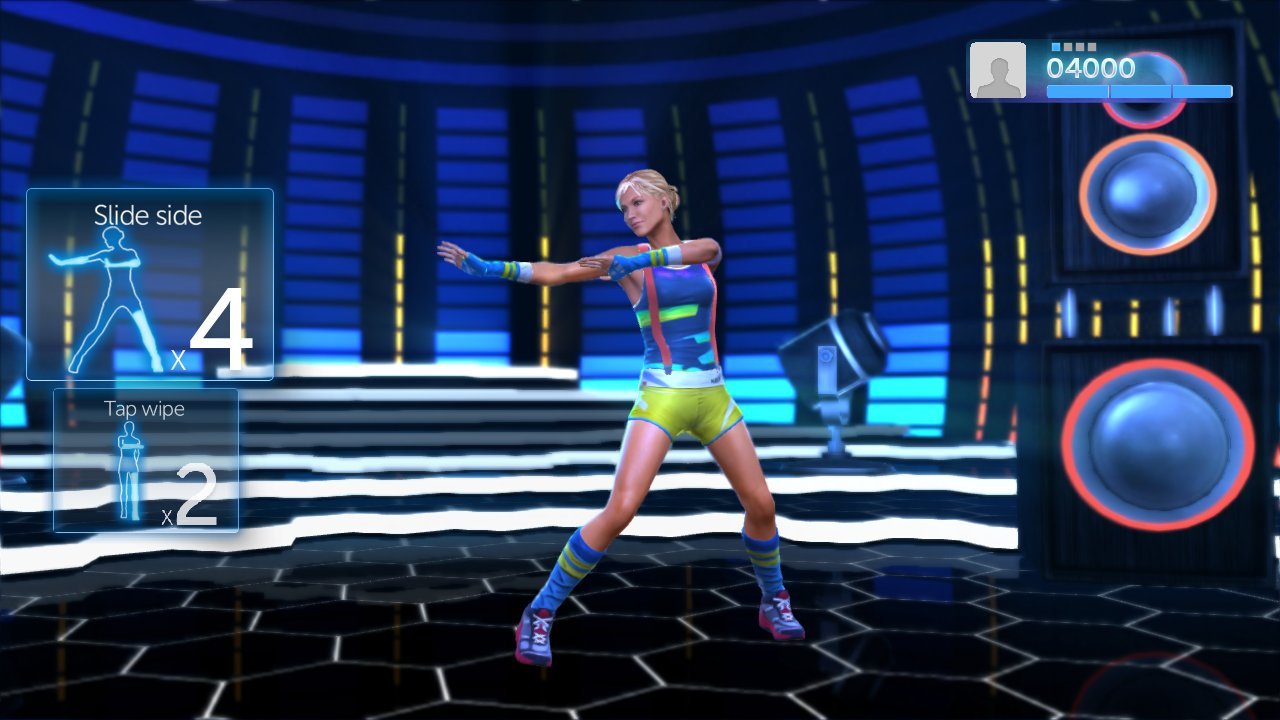Click the first filled square pip above the score

[1056, 46]
